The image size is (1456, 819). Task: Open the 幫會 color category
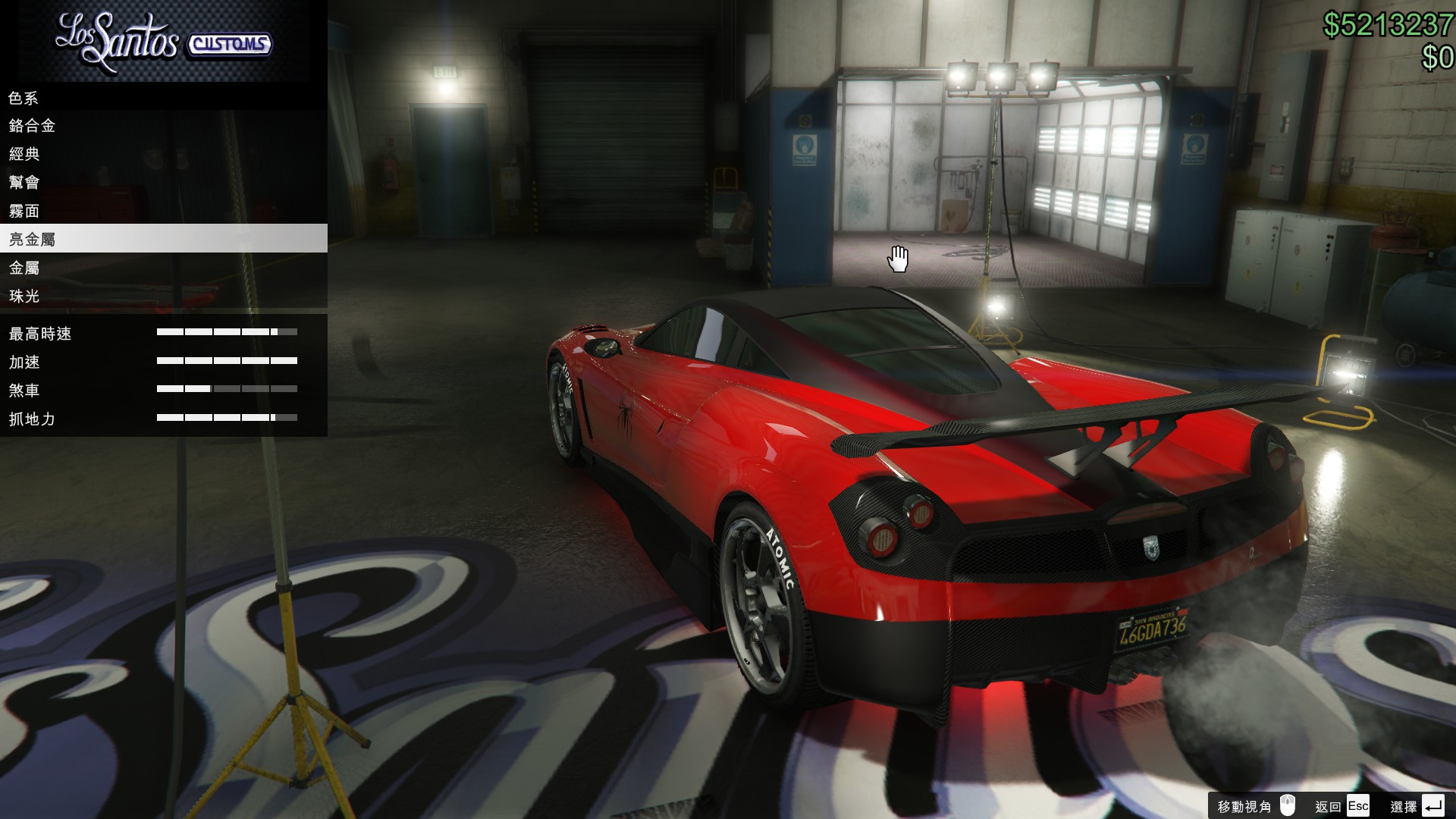(x=24, y=183)
